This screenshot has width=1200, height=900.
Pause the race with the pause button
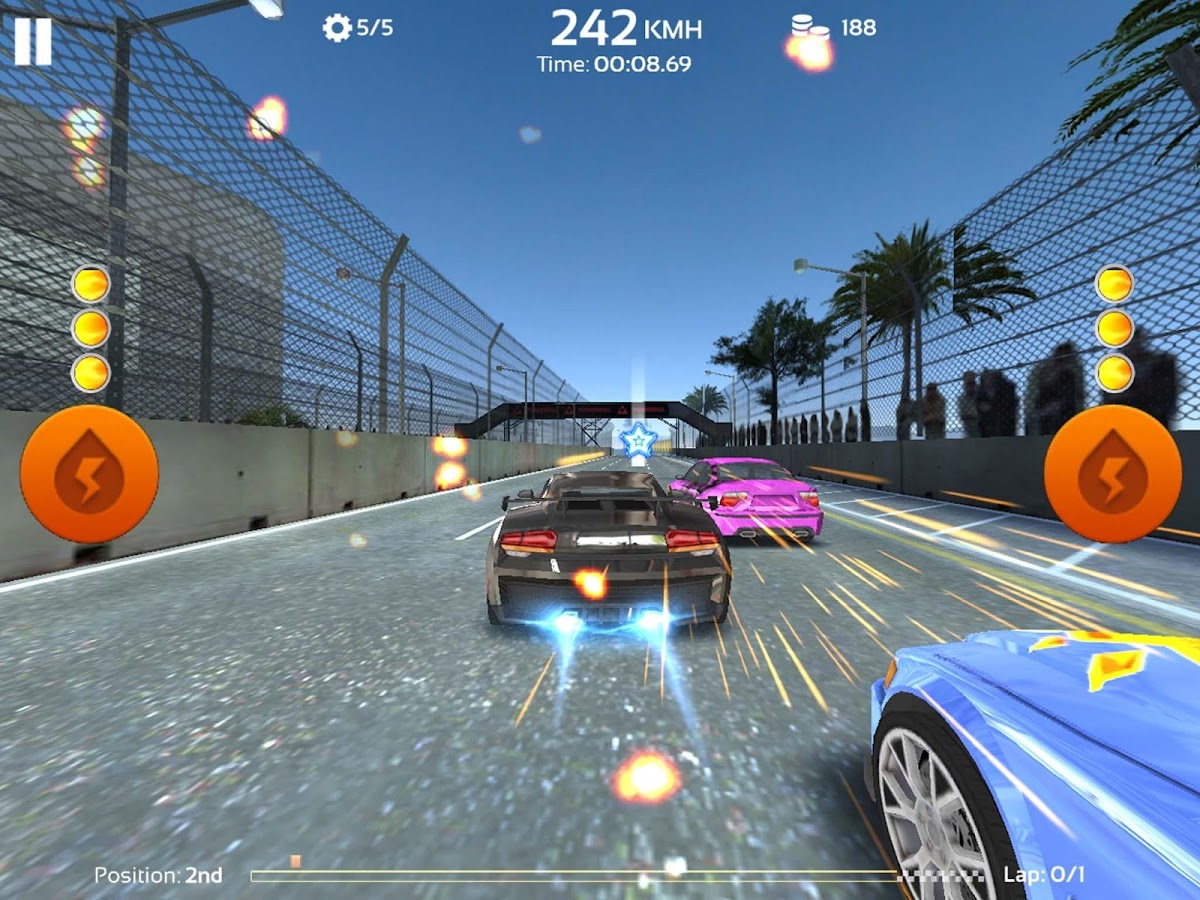pos(32,42)
